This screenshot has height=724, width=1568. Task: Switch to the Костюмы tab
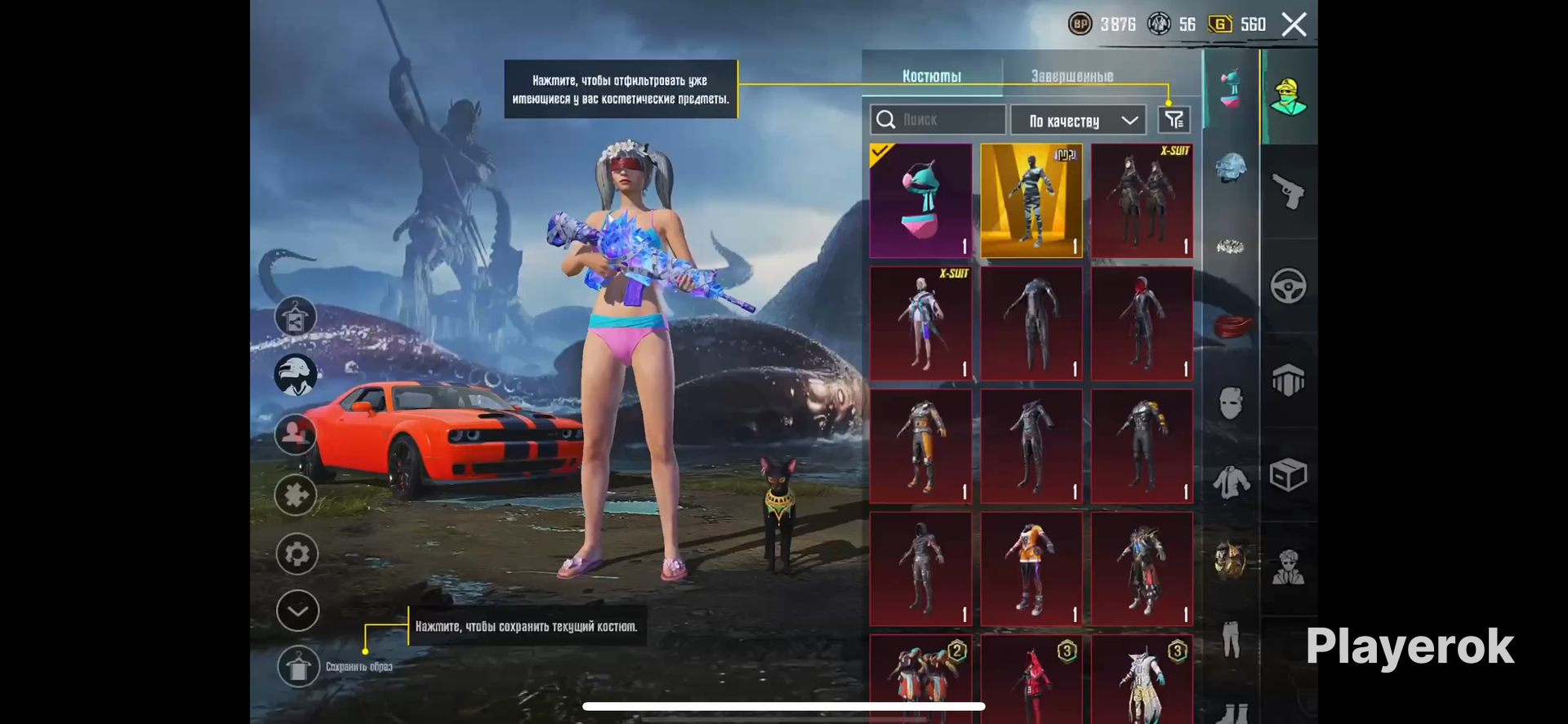click(x=931, y=76)
